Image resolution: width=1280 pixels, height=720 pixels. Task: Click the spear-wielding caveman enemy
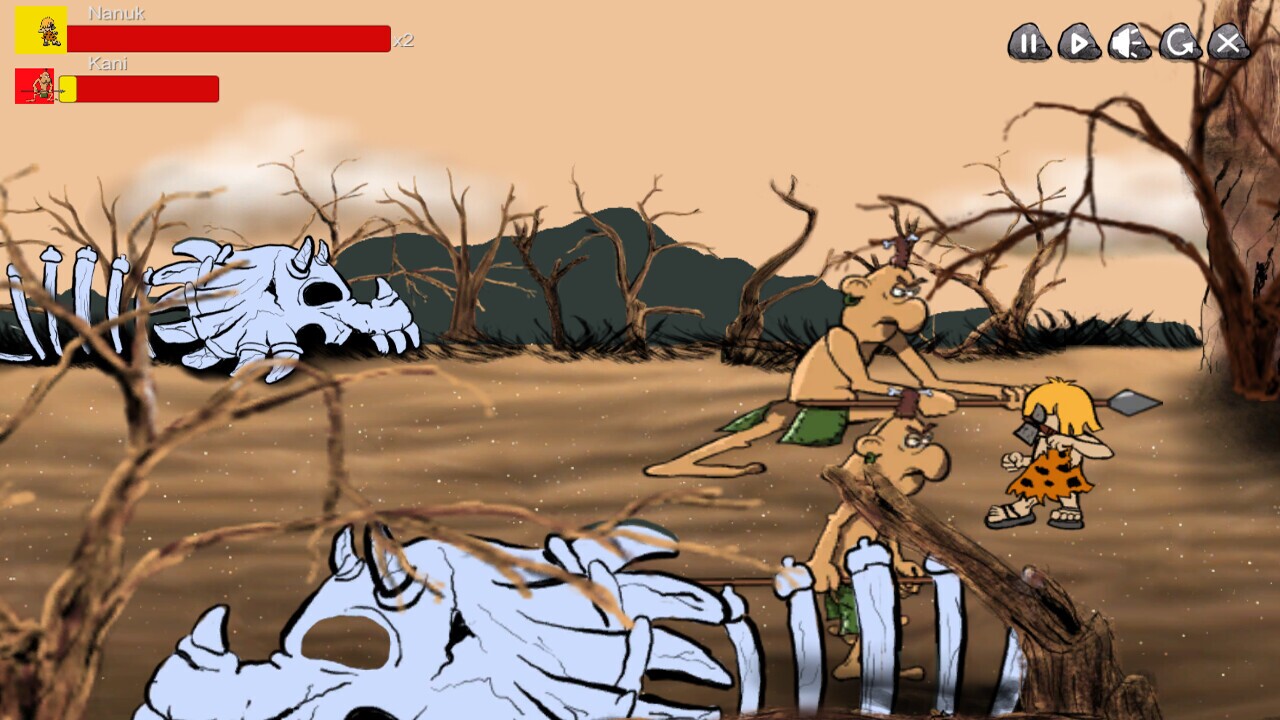click(880, 320)
